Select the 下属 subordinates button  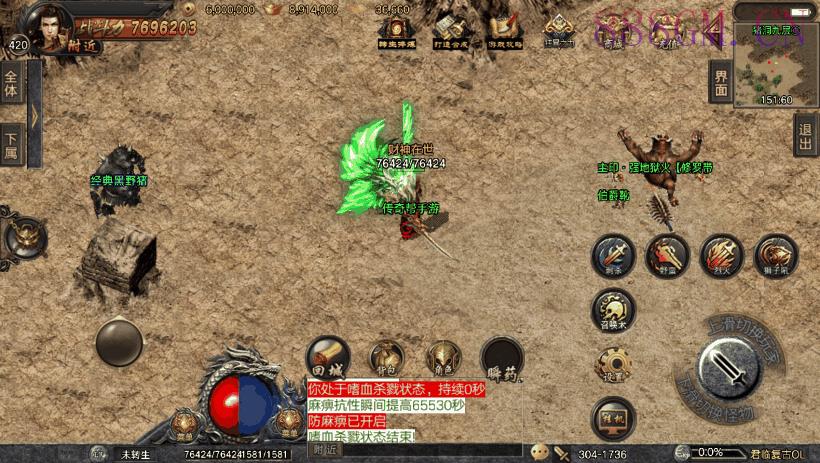click(x=12, y=143)
